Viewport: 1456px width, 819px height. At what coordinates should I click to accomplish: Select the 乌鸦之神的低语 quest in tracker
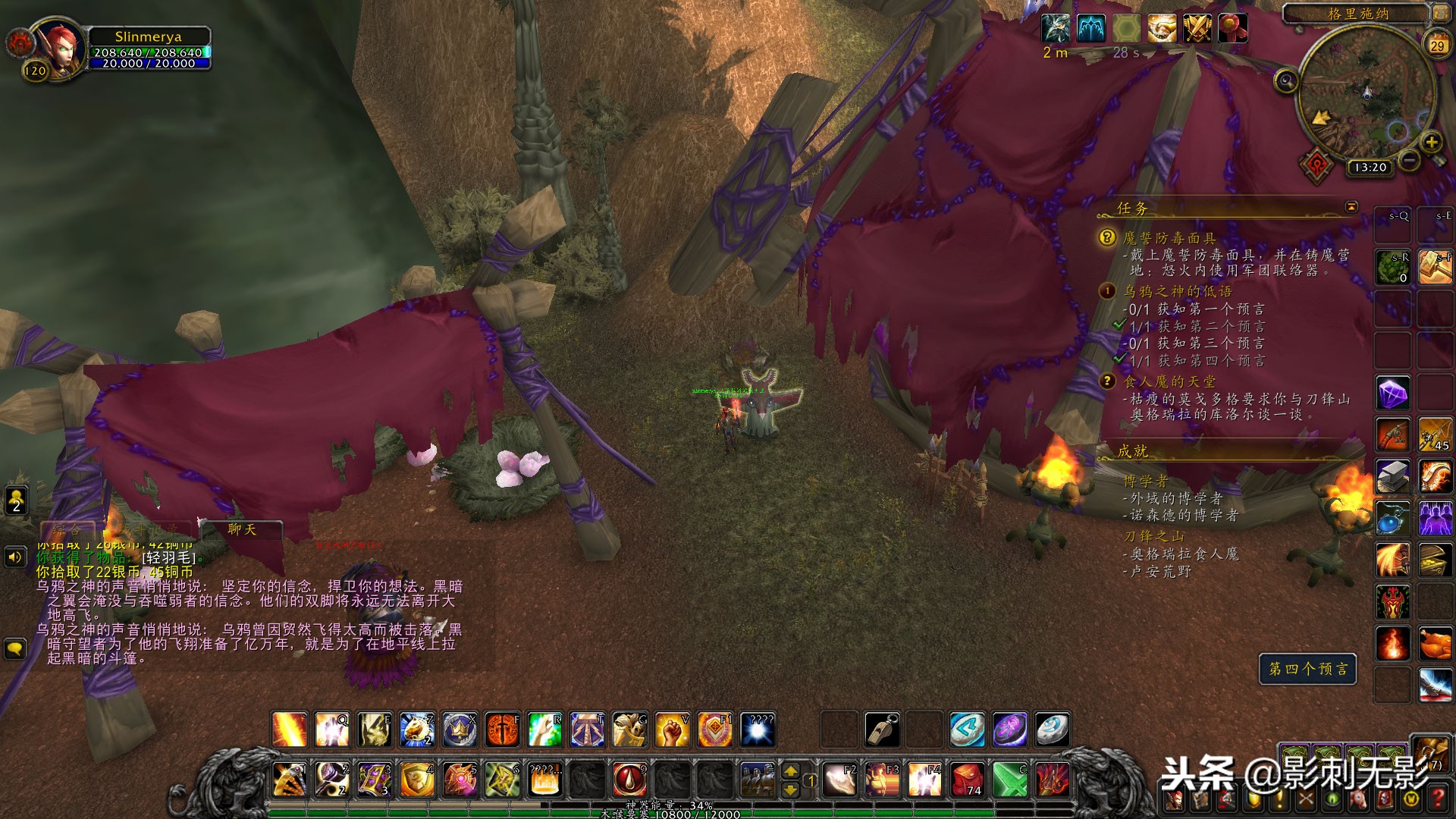click(x=1177, y=291)
